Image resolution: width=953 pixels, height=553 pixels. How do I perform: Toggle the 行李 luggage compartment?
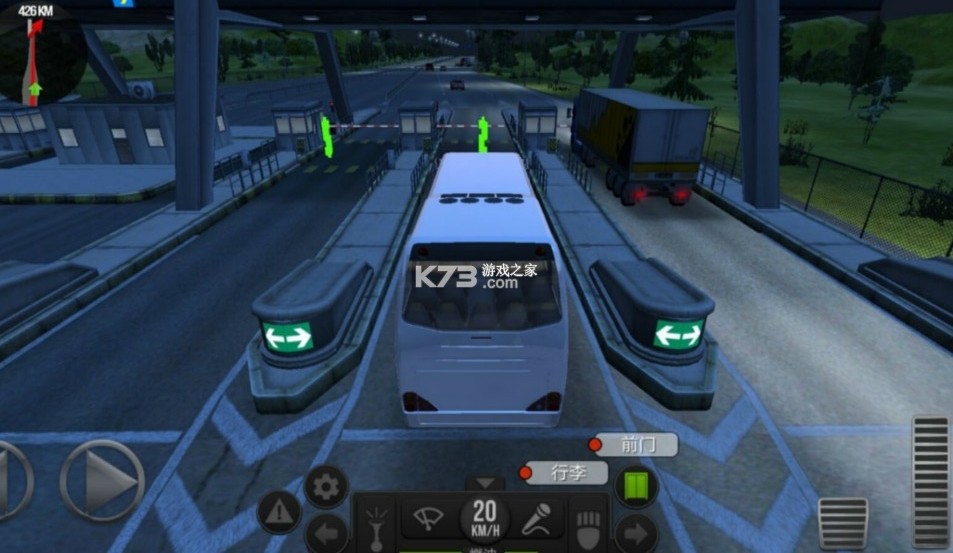[567, 472]
